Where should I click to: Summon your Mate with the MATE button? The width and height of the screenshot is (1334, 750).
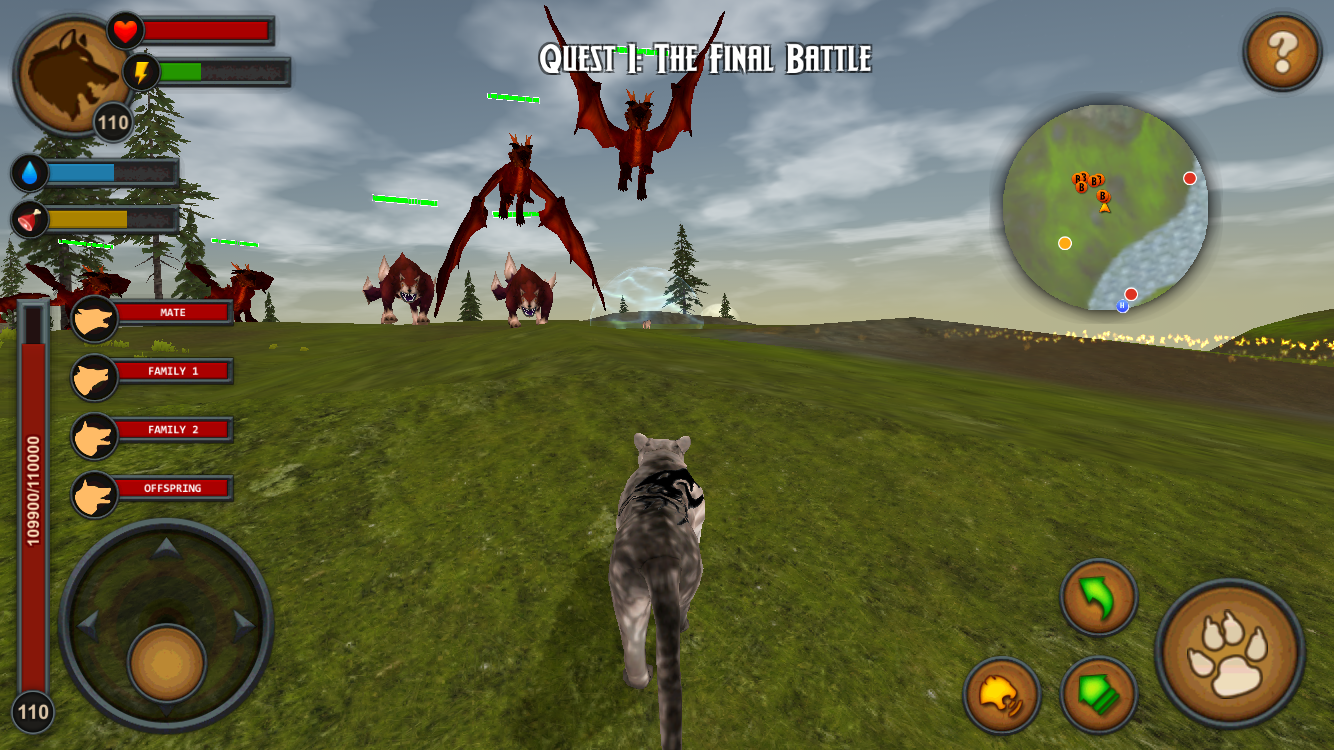172,312
